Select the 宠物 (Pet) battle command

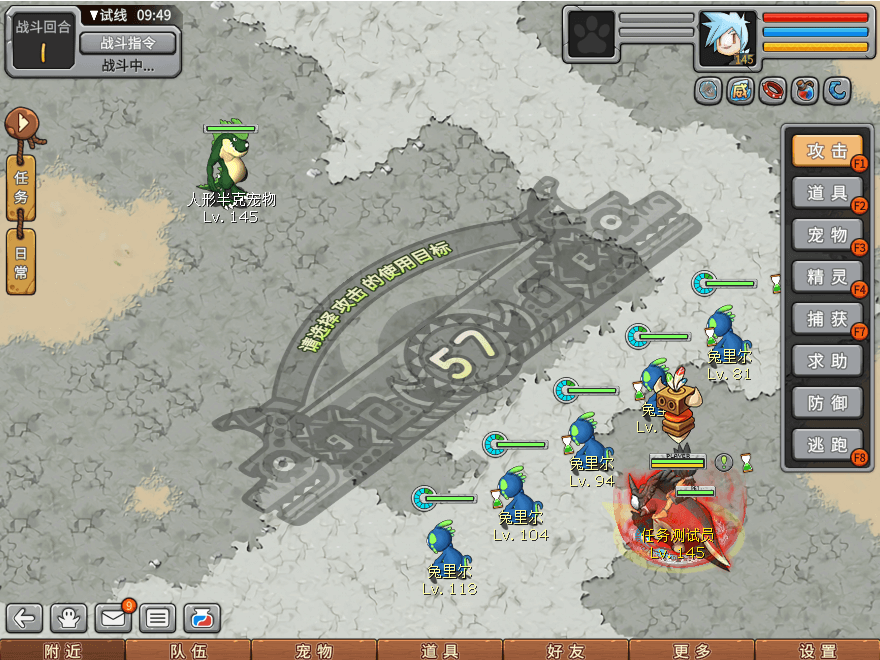point(827,235)
